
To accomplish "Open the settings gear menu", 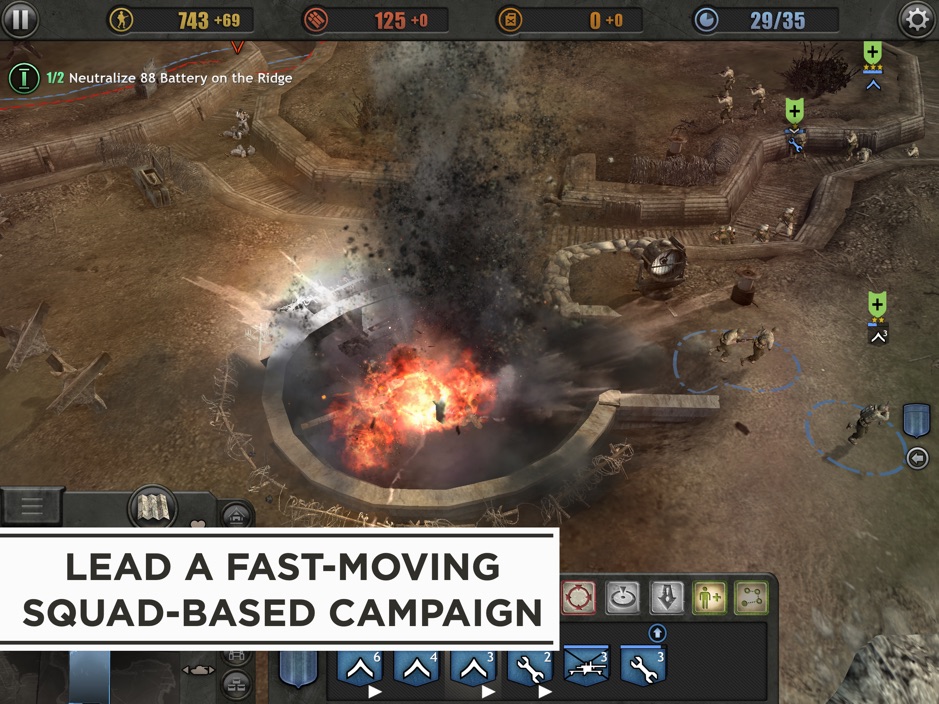I will pyautogui.click(x=916, y=20).
